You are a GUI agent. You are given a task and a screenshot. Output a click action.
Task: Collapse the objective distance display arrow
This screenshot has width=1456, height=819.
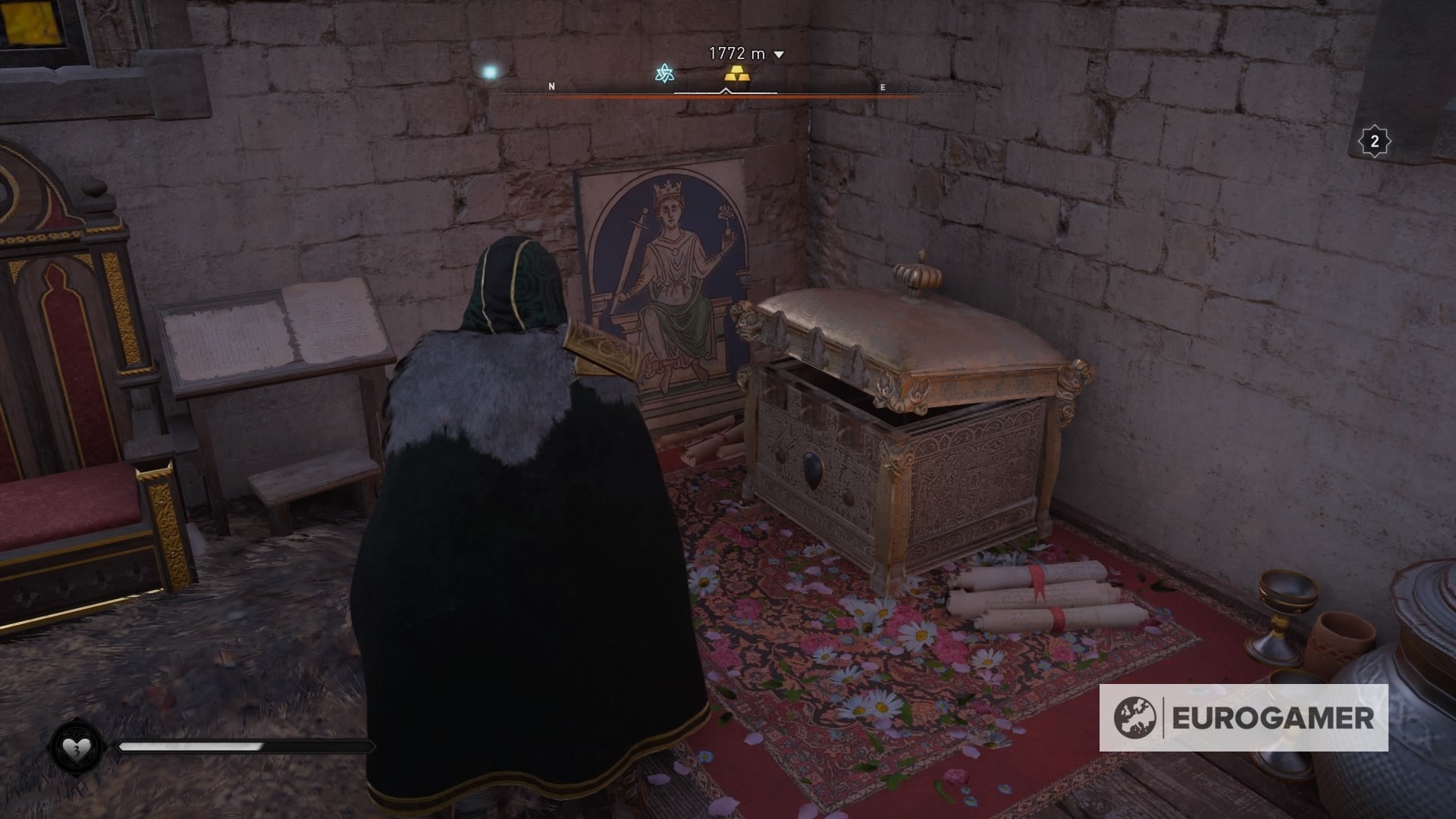click(x=777, y=55)
